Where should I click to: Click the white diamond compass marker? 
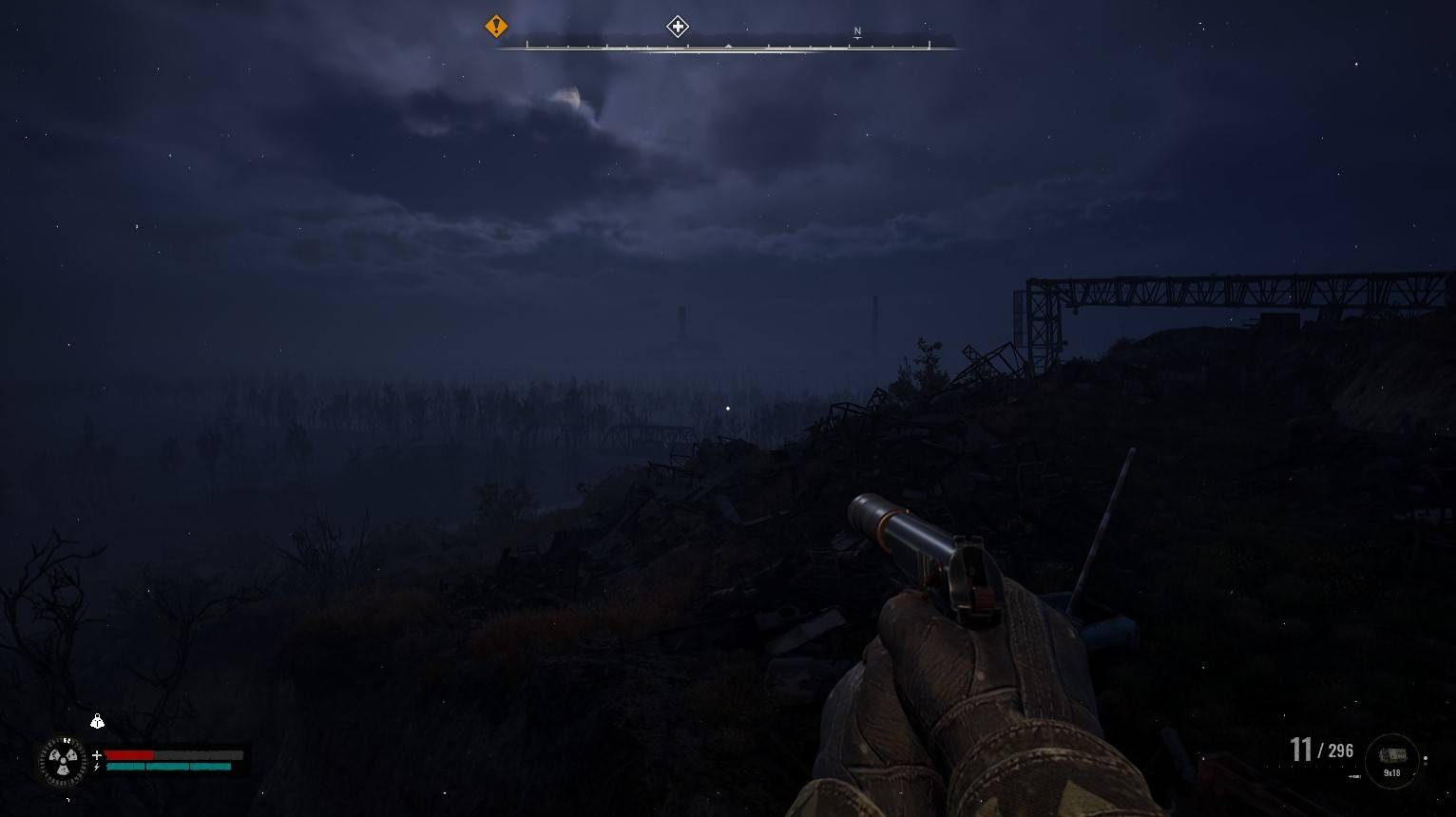tap(677, 27)
